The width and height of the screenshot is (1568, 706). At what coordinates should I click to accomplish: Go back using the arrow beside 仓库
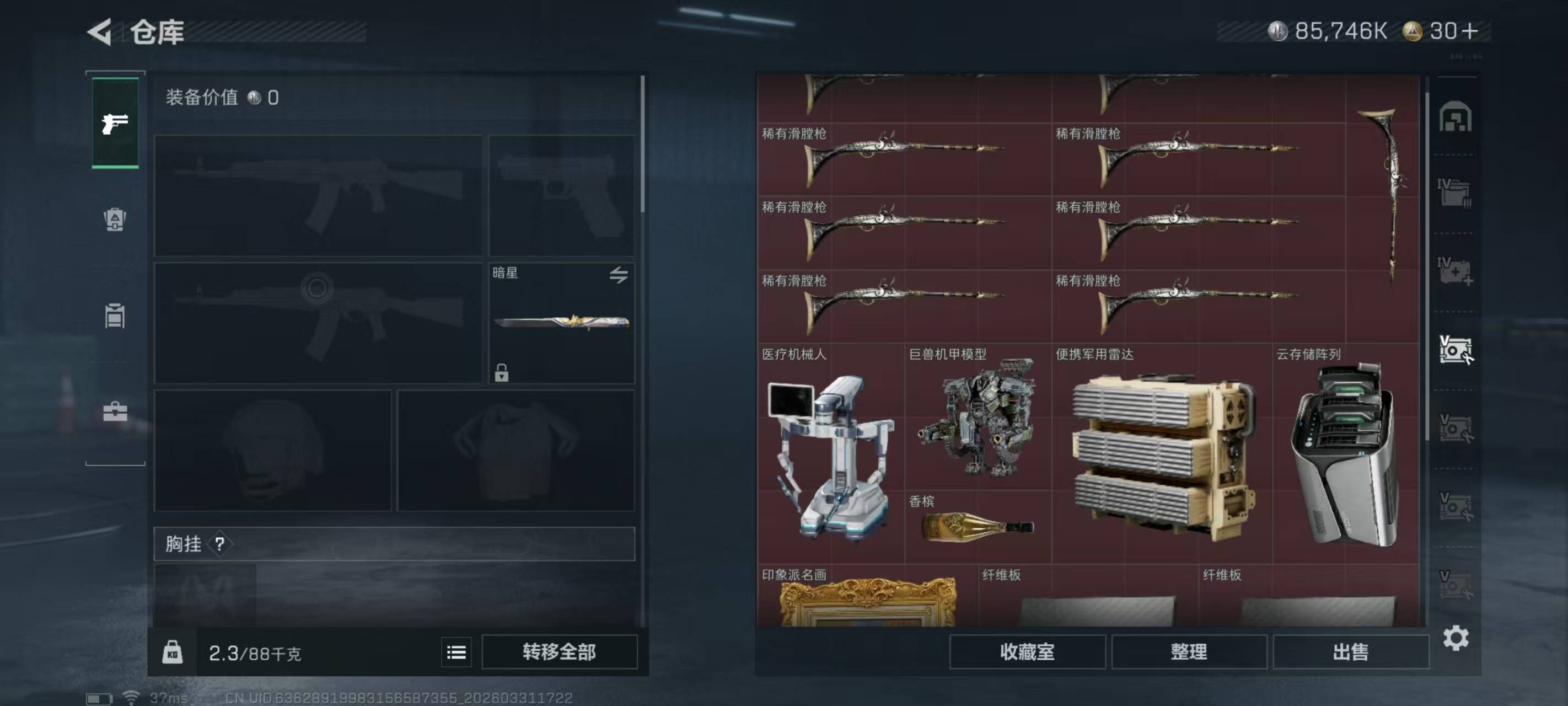coord(100,31)
